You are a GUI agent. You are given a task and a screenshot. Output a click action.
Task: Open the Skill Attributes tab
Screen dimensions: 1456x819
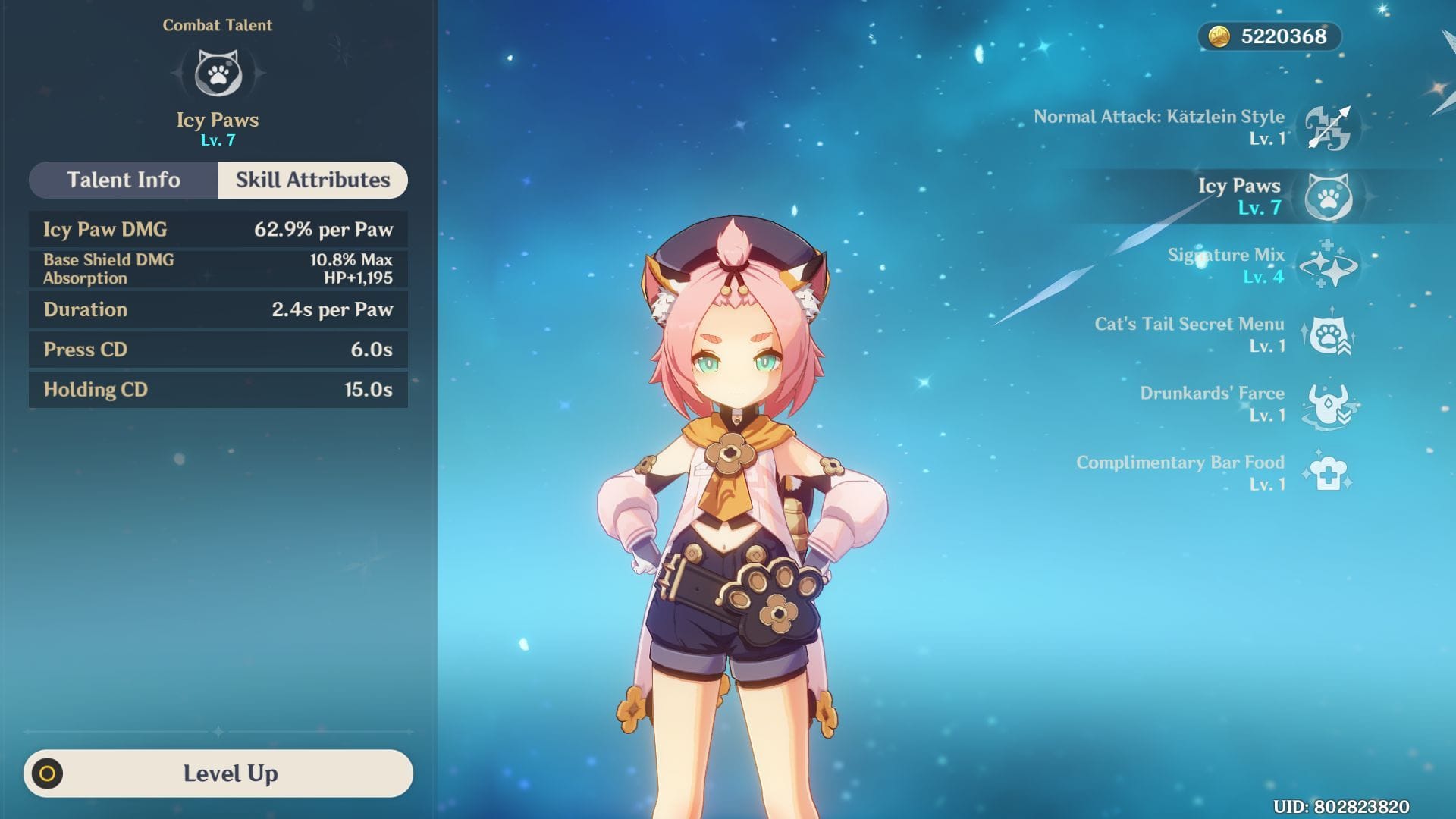tap(312, 180)
